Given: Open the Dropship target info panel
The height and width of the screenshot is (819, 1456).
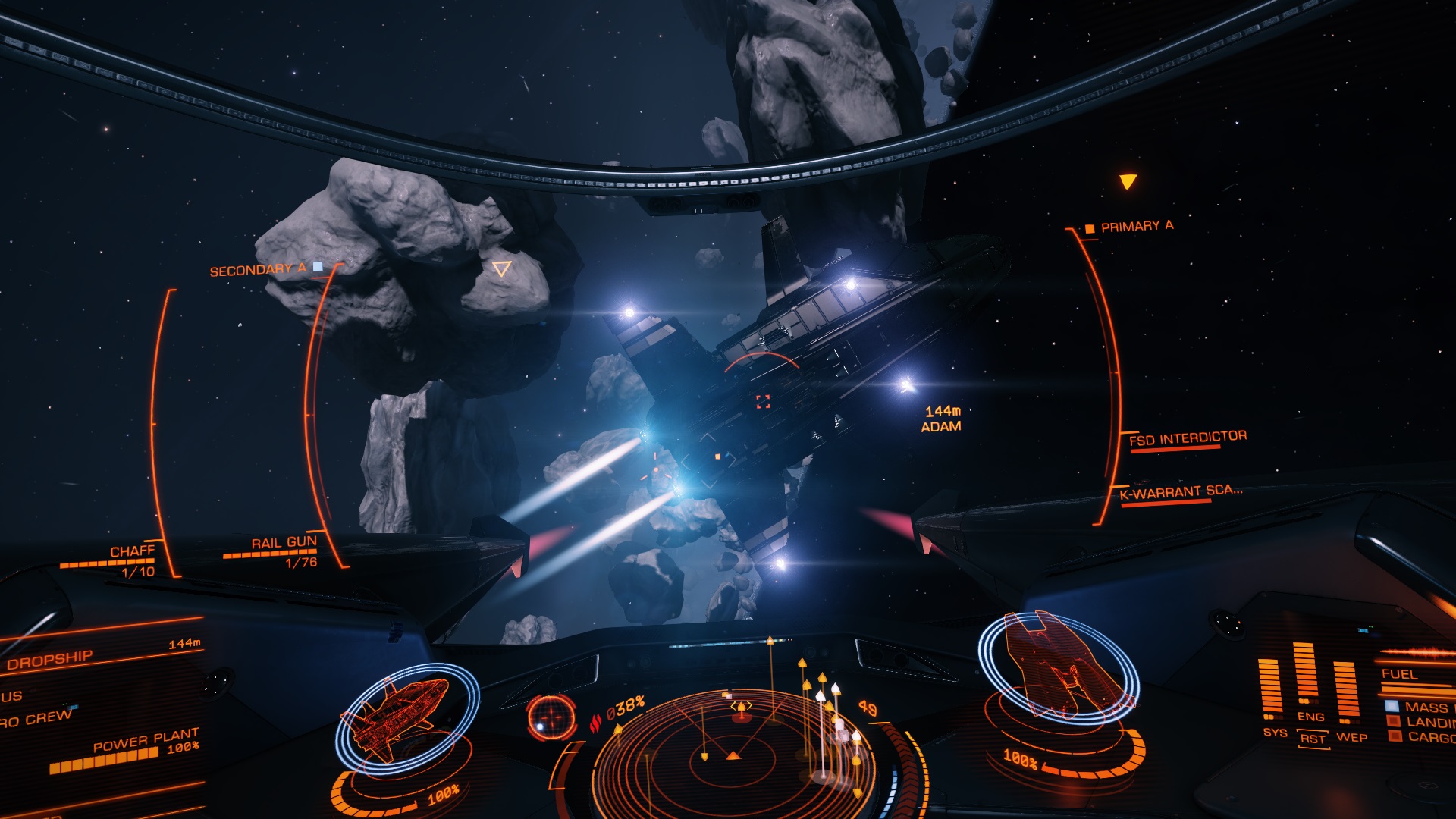Looking at the screenshot, I should pos(50,659).
